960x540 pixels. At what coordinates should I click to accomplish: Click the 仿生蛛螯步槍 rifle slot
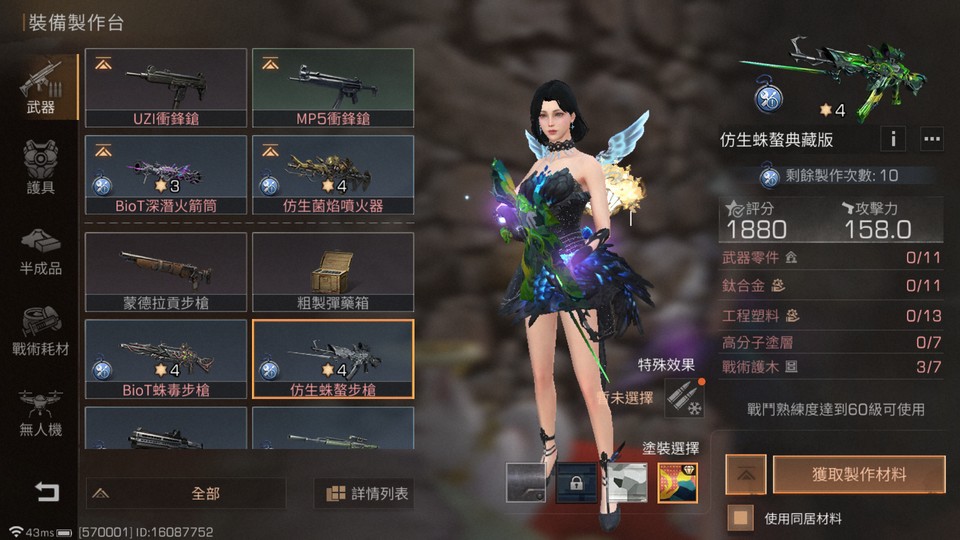pyautogui.click(x=333, y=358)
